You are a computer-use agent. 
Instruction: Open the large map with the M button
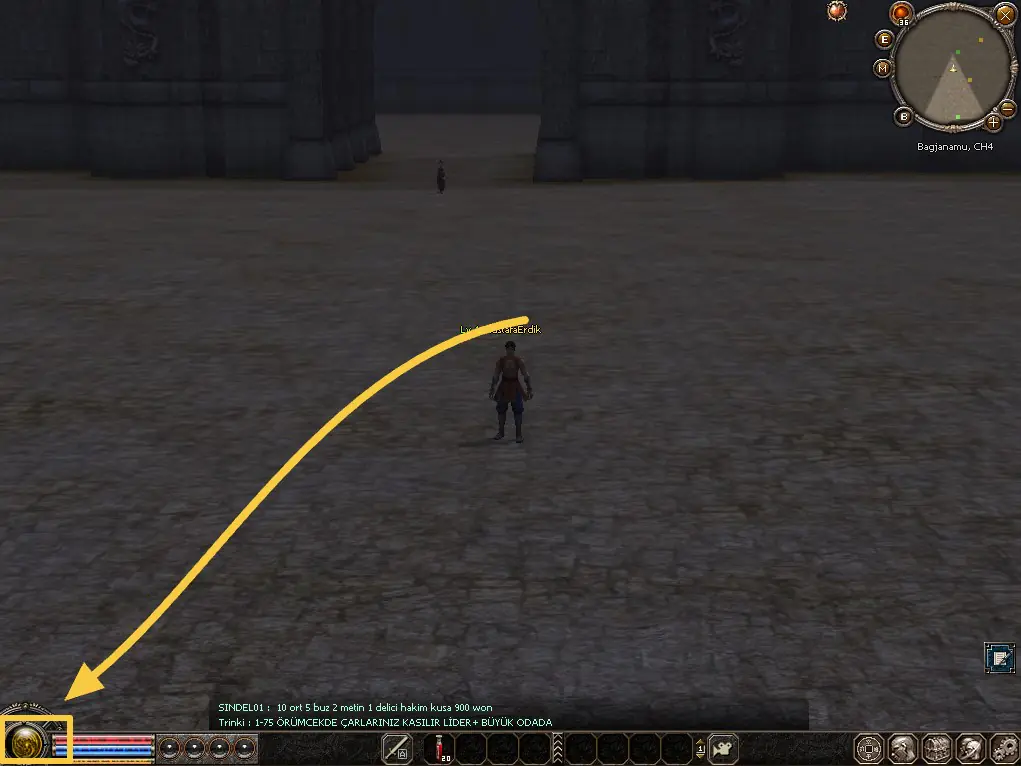pyautogui.click(x=882, y=68)
